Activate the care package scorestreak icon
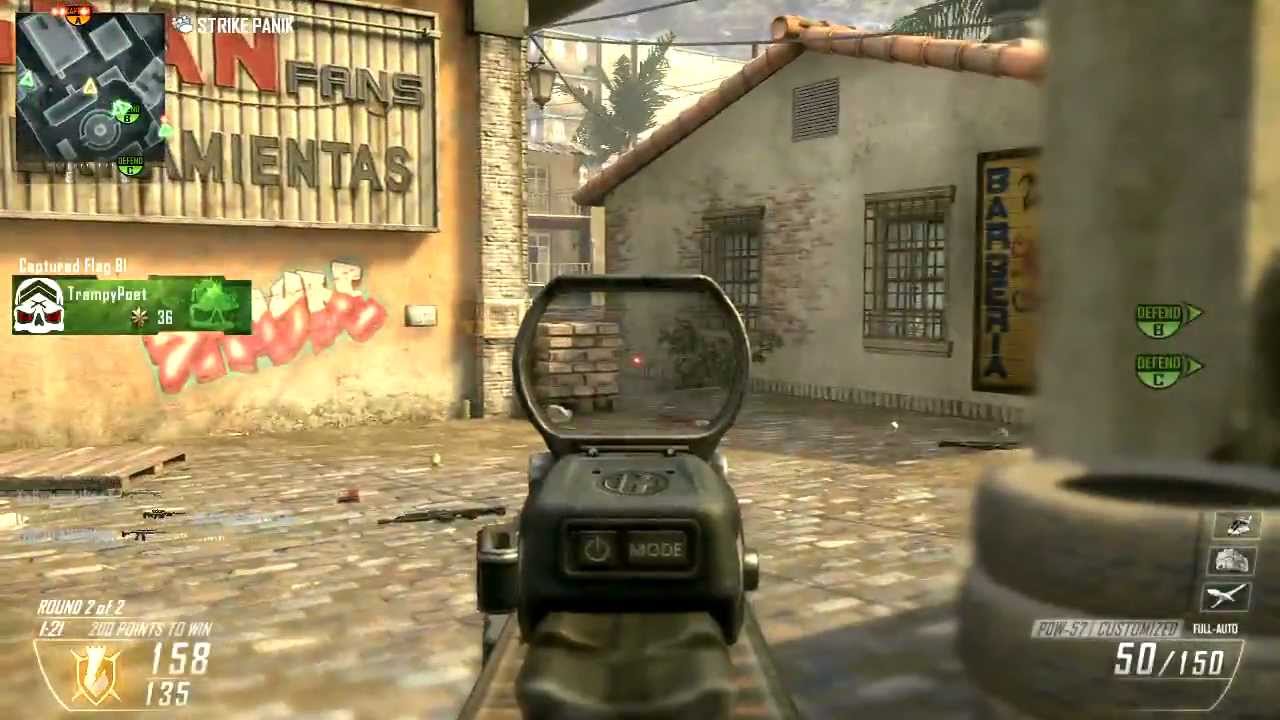 (x=1232, y=560)
